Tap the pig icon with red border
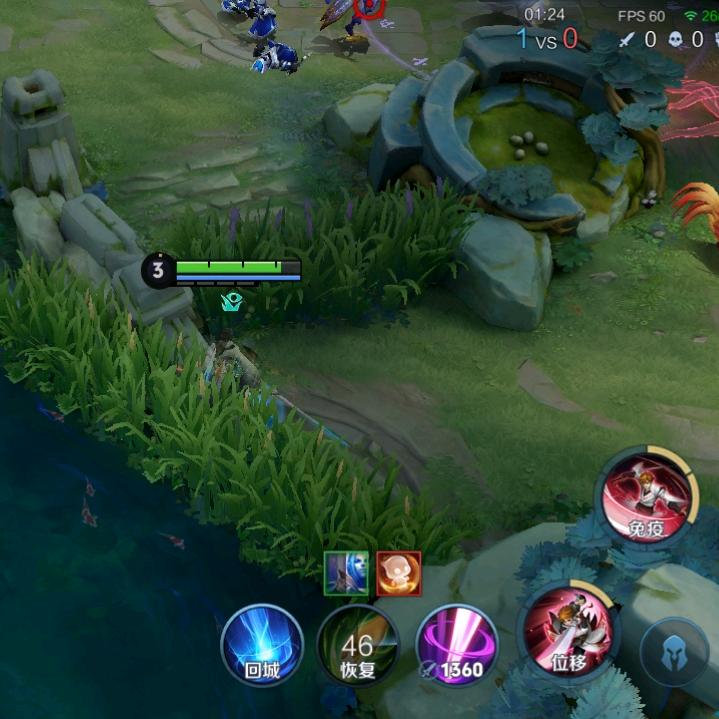 [x=398, y=574]
